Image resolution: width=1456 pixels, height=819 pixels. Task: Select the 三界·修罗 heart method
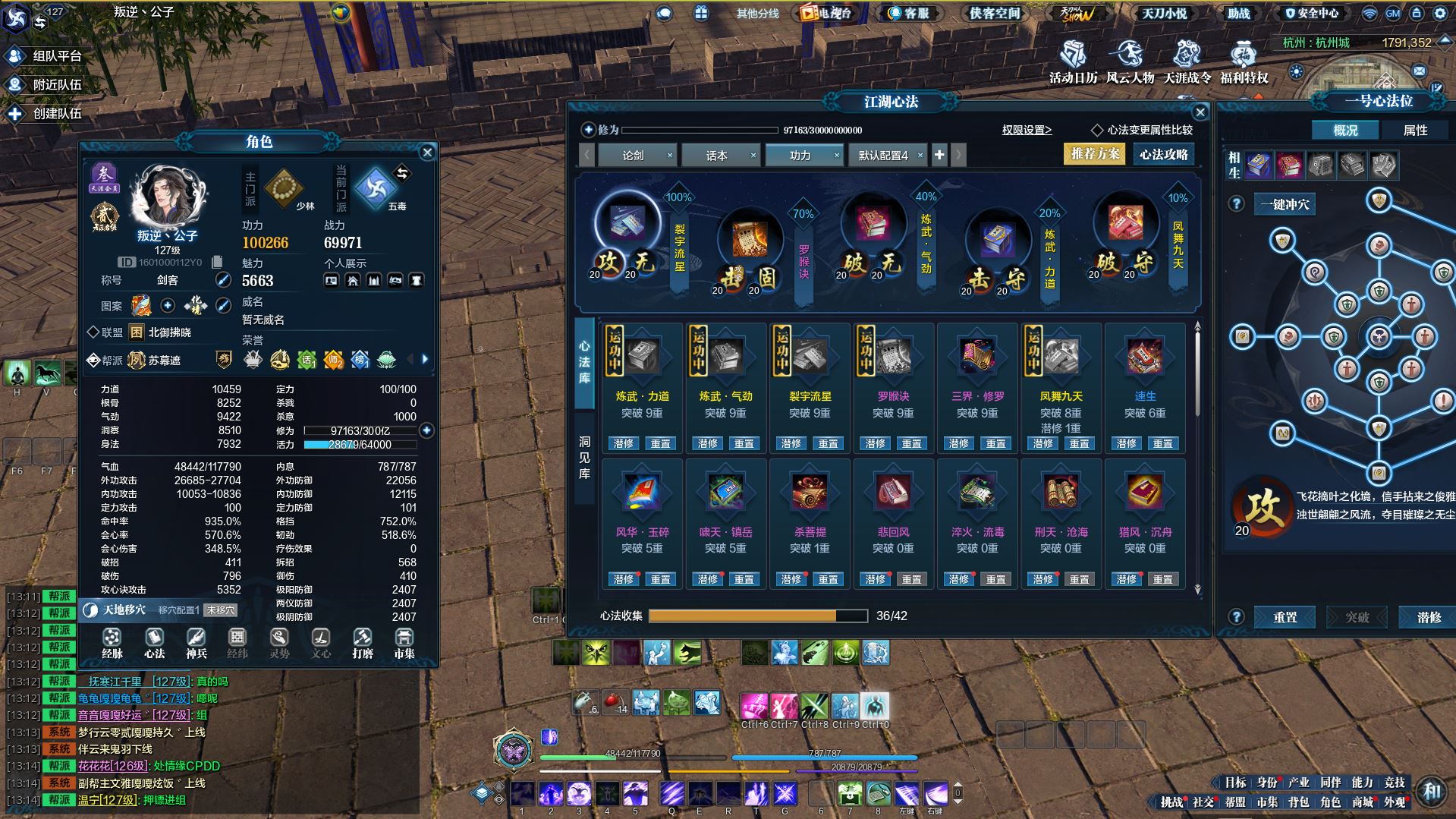point(977,355)
